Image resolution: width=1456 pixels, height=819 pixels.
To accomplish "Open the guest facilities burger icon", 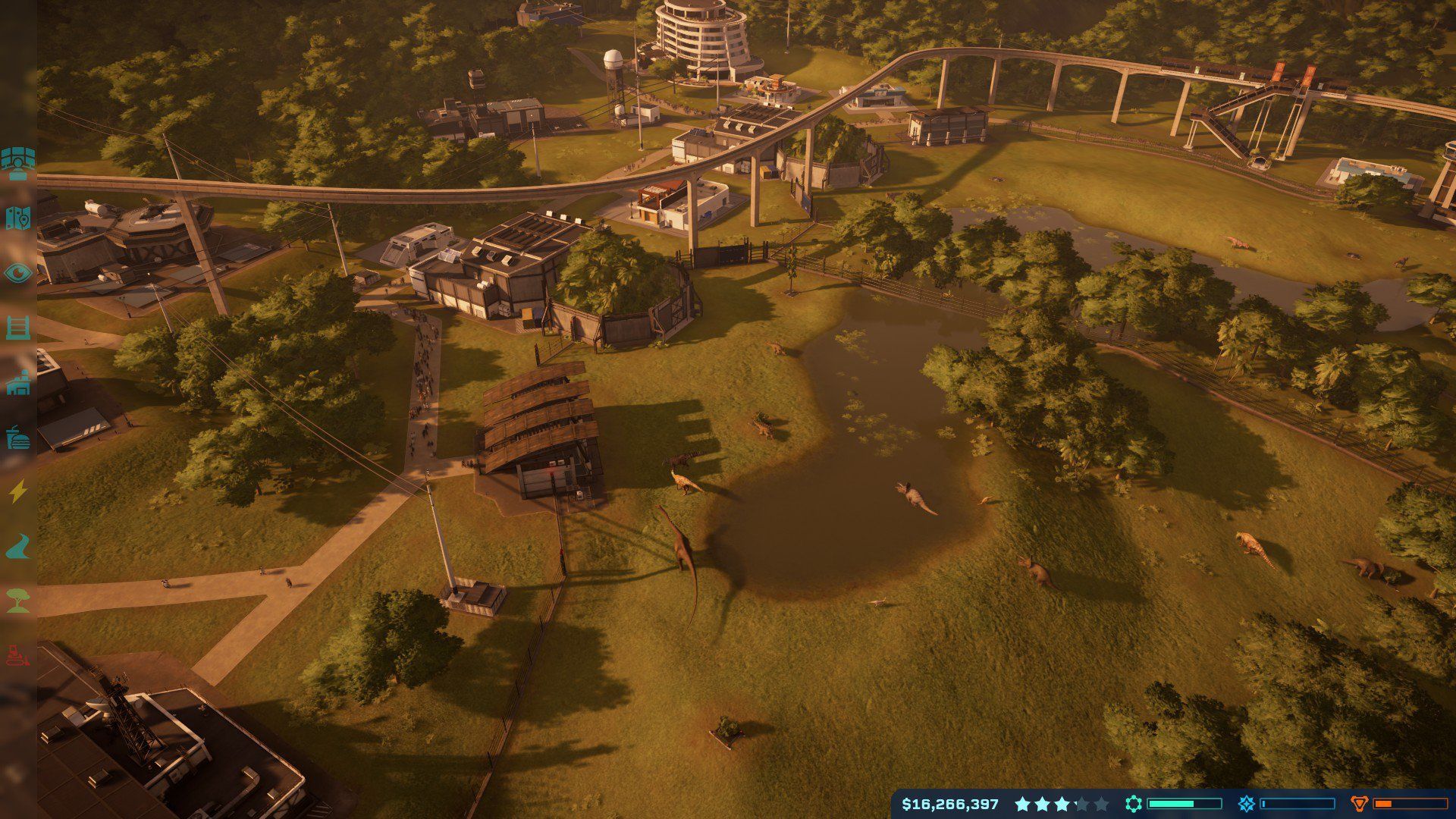I will 17,438.
